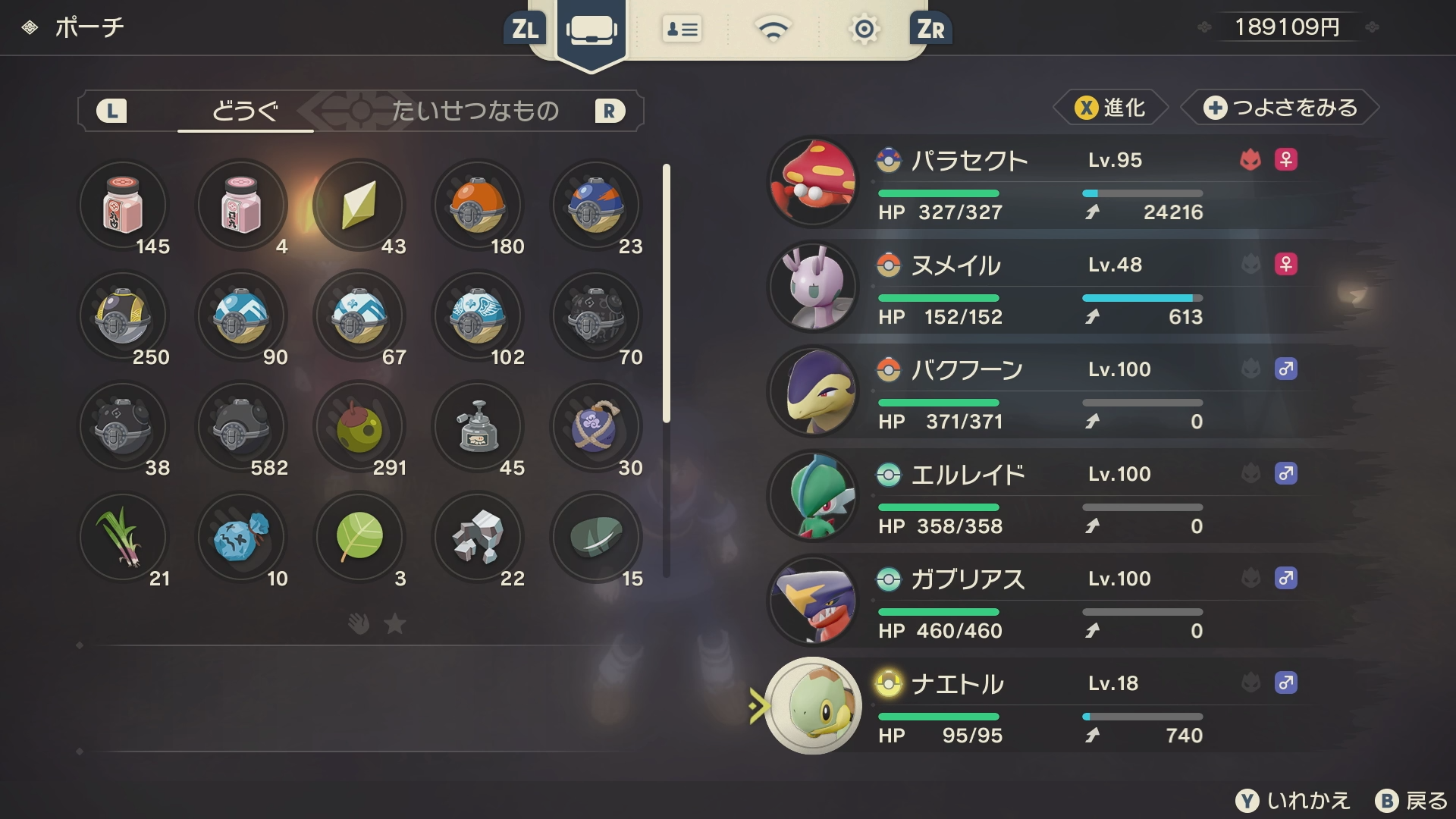Screen dimensions: 1456x819
Task: Open the settings gear tab
Action: coord(864,30)
